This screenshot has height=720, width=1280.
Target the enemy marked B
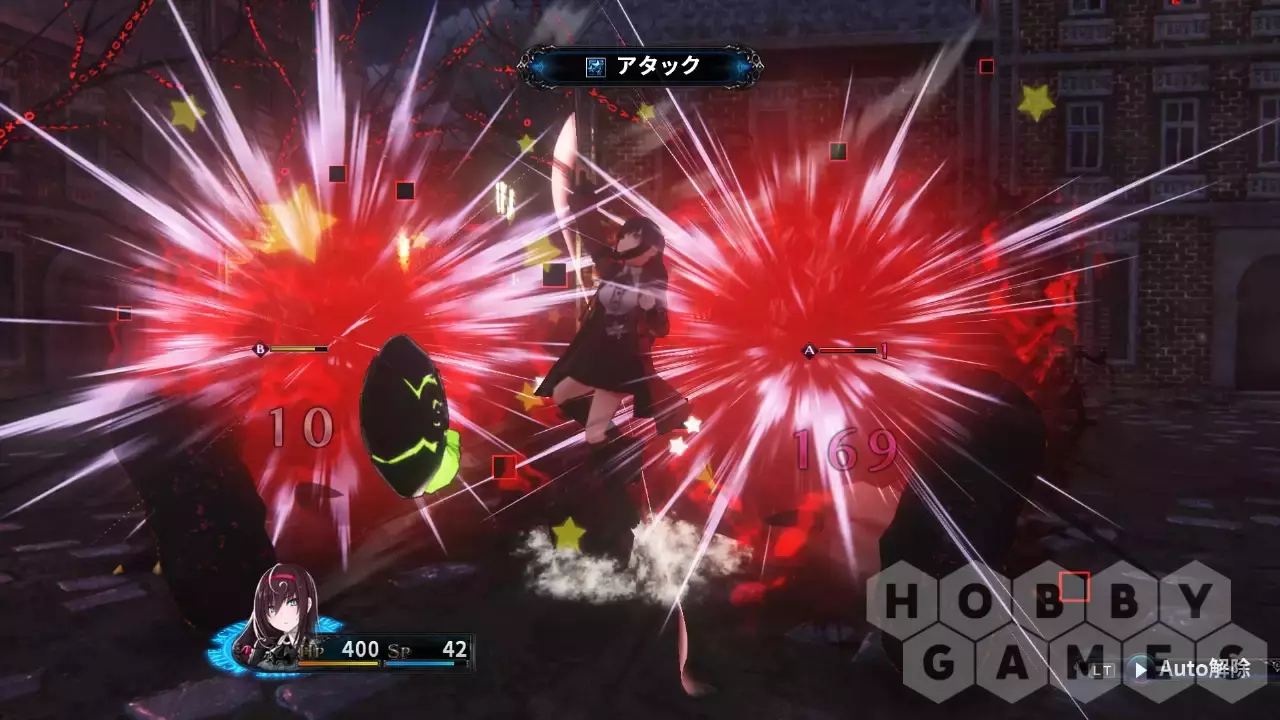tap(261, 349)
